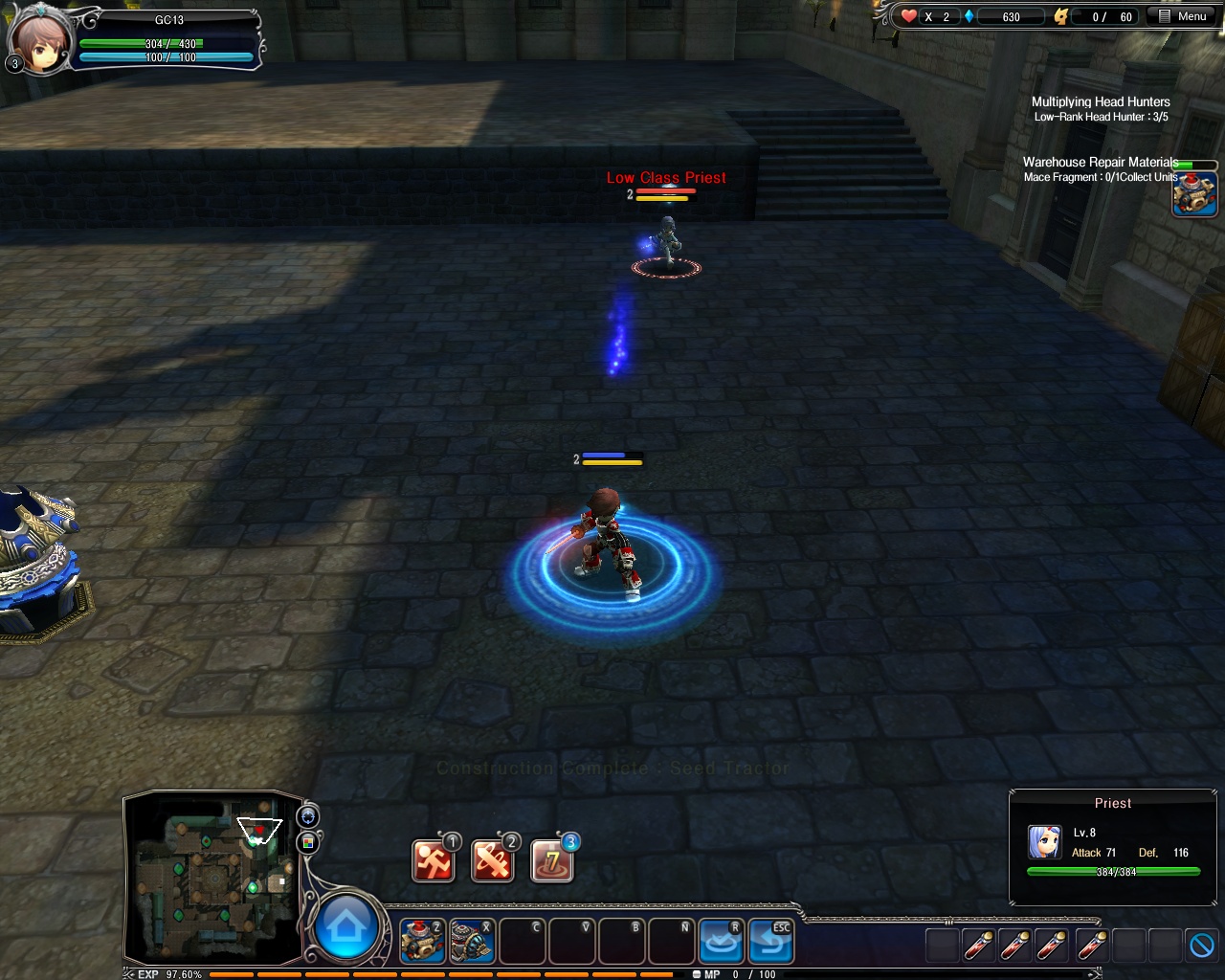The width and height of the screenshot is (1225, 980).
Task: Activate the R hotkey slot button
Action: click(721, 942)
